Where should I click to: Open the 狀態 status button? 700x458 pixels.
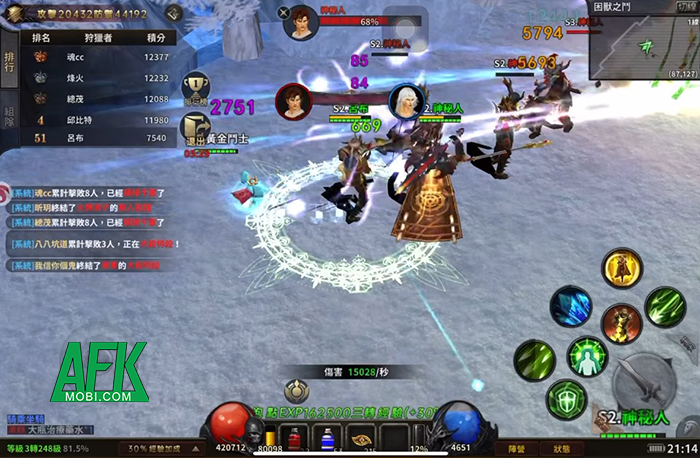(561, 449)
